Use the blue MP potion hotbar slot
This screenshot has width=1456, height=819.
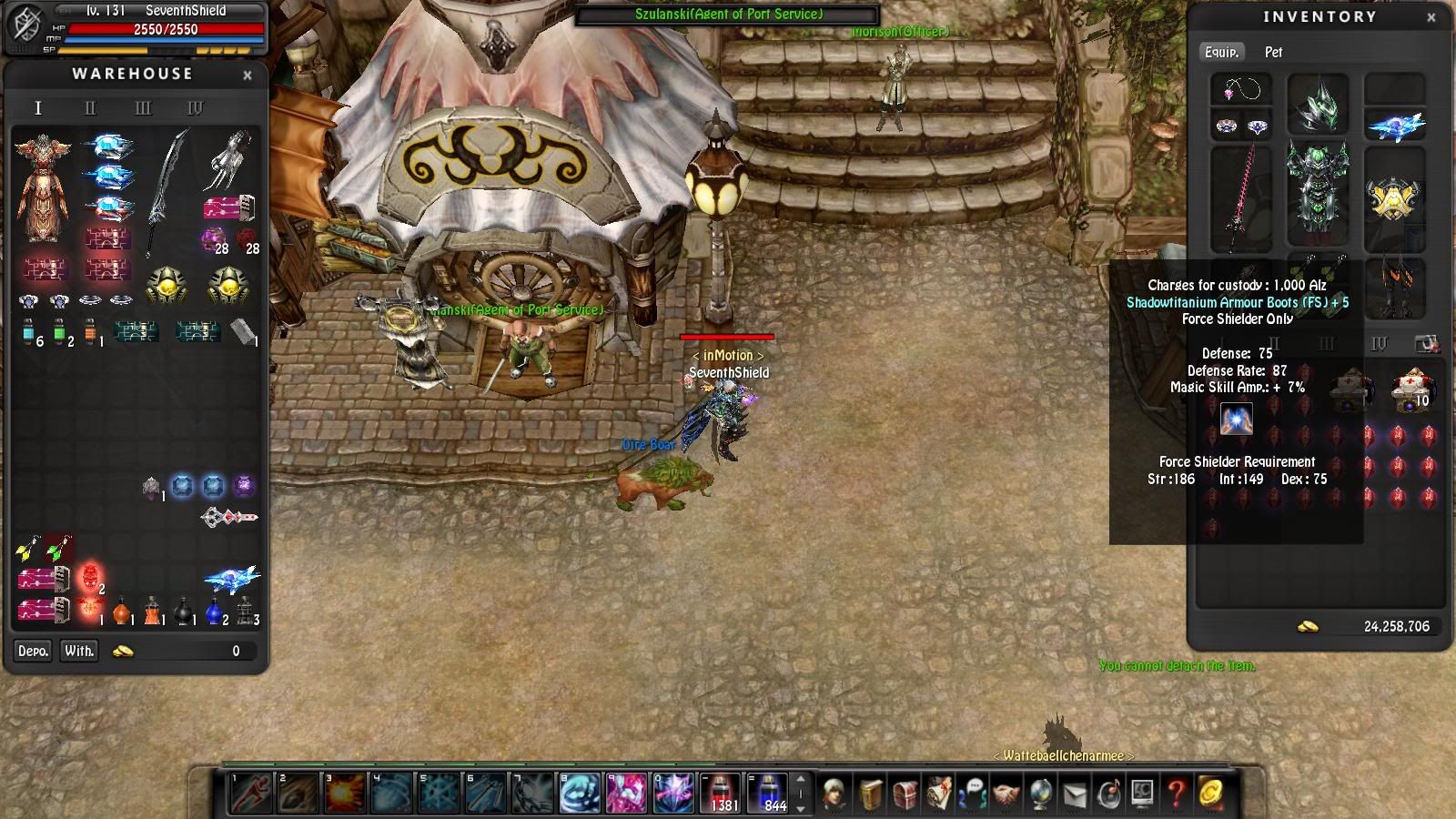pyautogui.click(x=772, y=793)
